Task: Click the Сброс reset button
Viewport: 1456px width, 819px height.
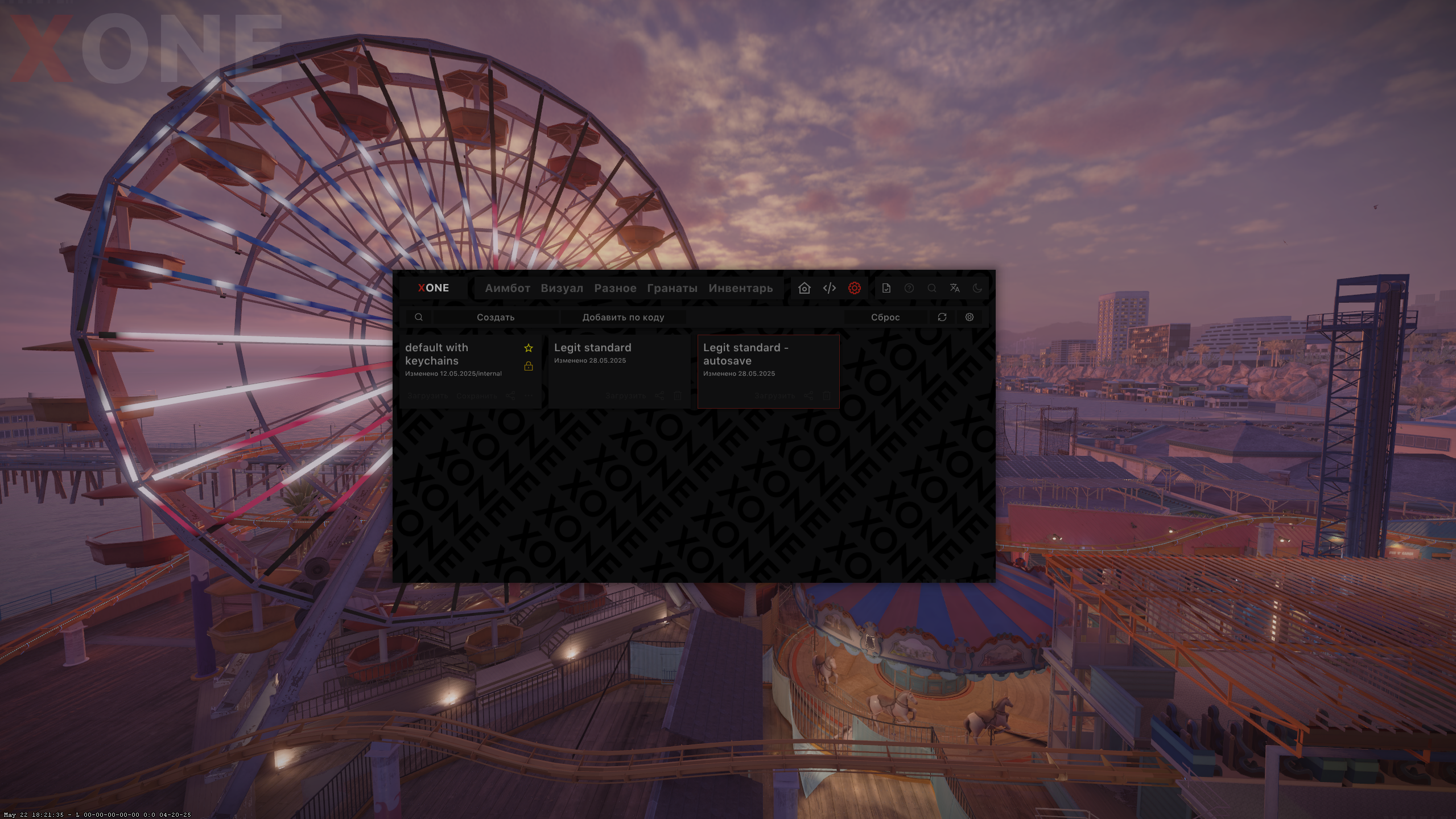Action: pyautogui.click(x=885, y=317)
